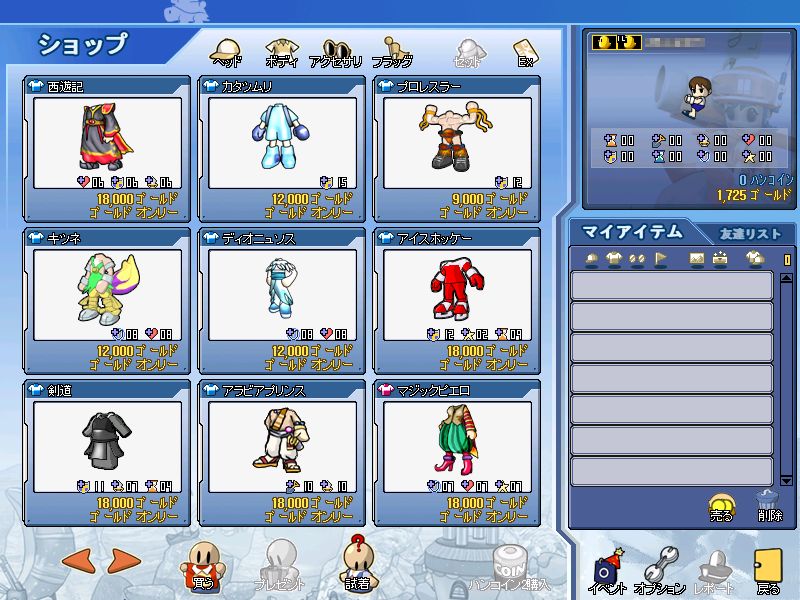Choose the アイスホッケー ice hockey uniform
Screen dimensions: 800x600
pos(457,288)
